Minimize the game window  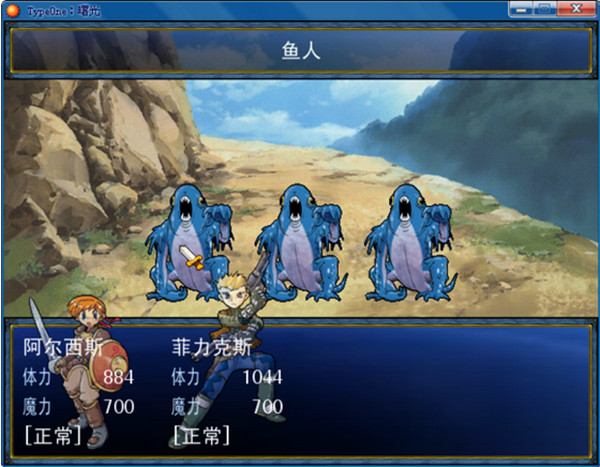[x=520, y=9]
